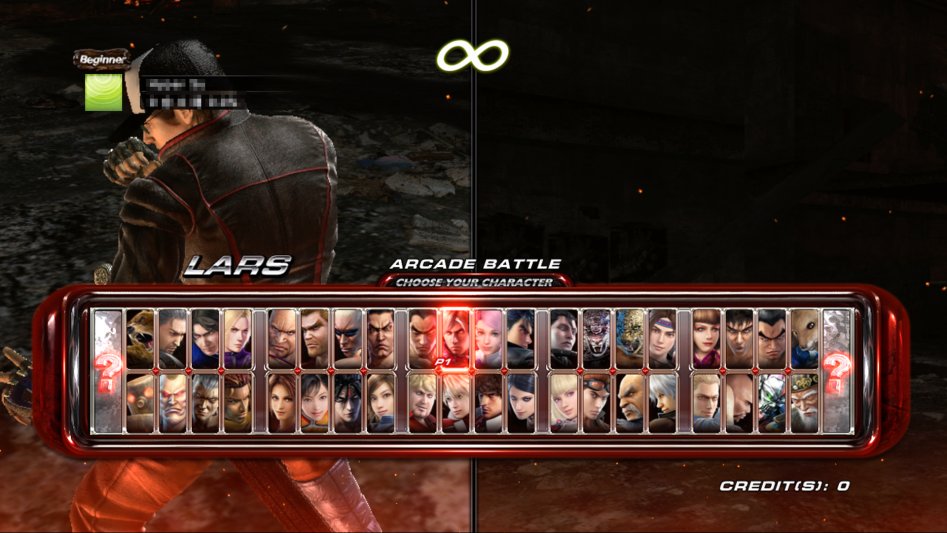Select silver-haired Lee's portrait
This screenshot has width=947, height=533.
(x=663, y=402)
